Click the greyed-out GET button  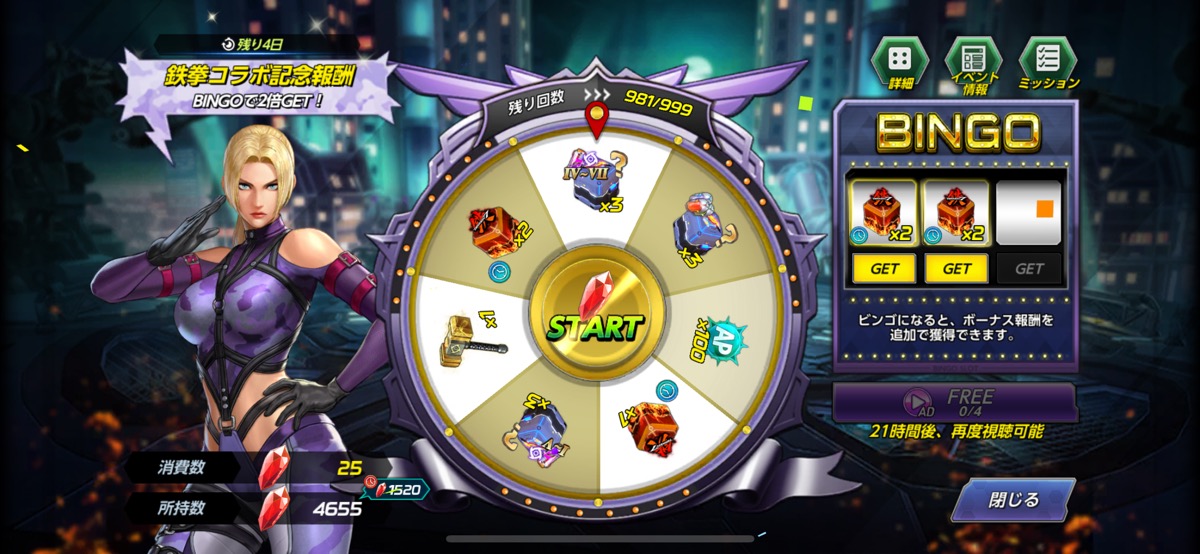(1029, 268)
